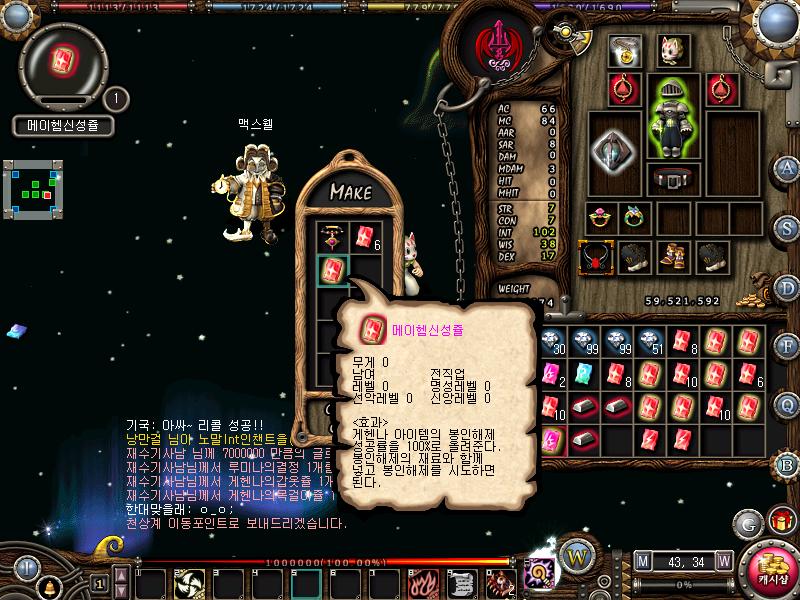Click the red gift box icon

[781, 521]
